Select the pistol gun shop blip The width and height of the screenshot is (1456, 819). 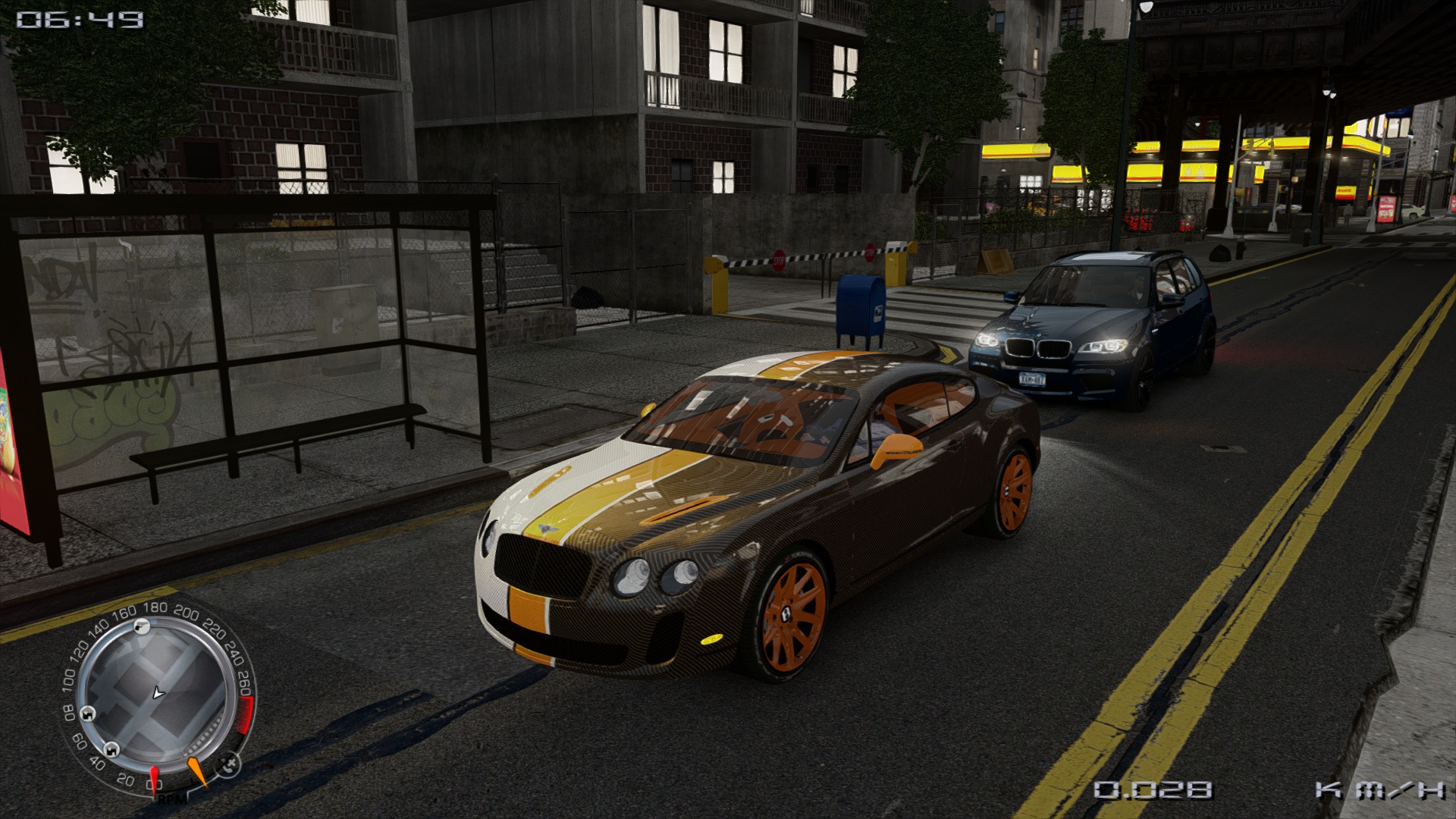pos(142,626)
